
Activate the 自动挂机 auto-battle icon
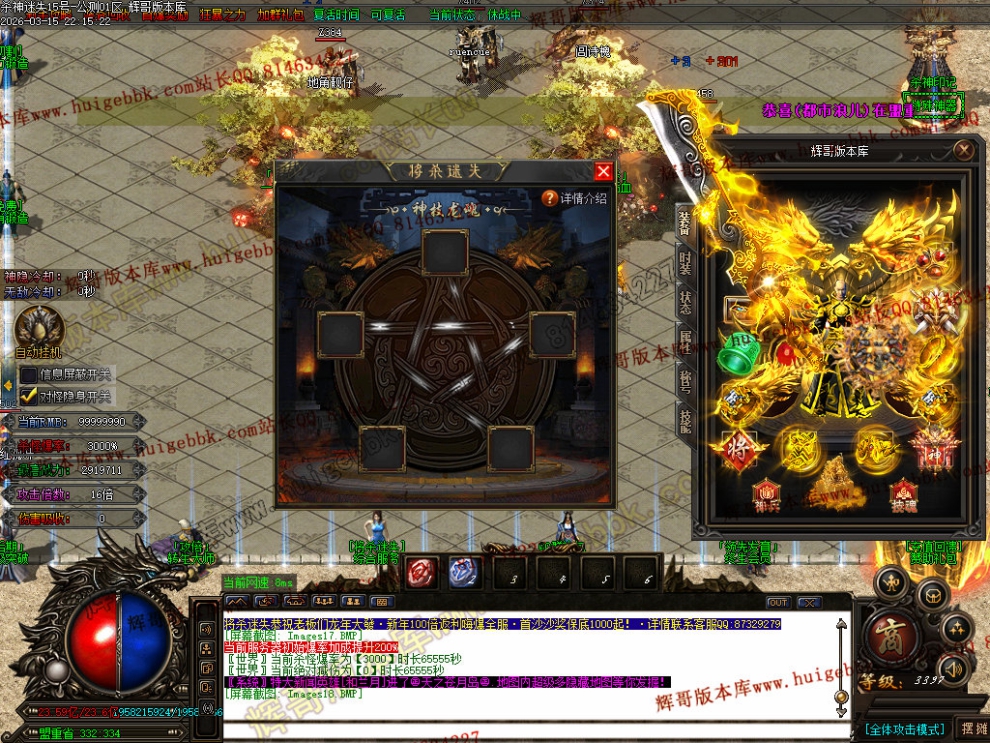[x=38, y=328]
